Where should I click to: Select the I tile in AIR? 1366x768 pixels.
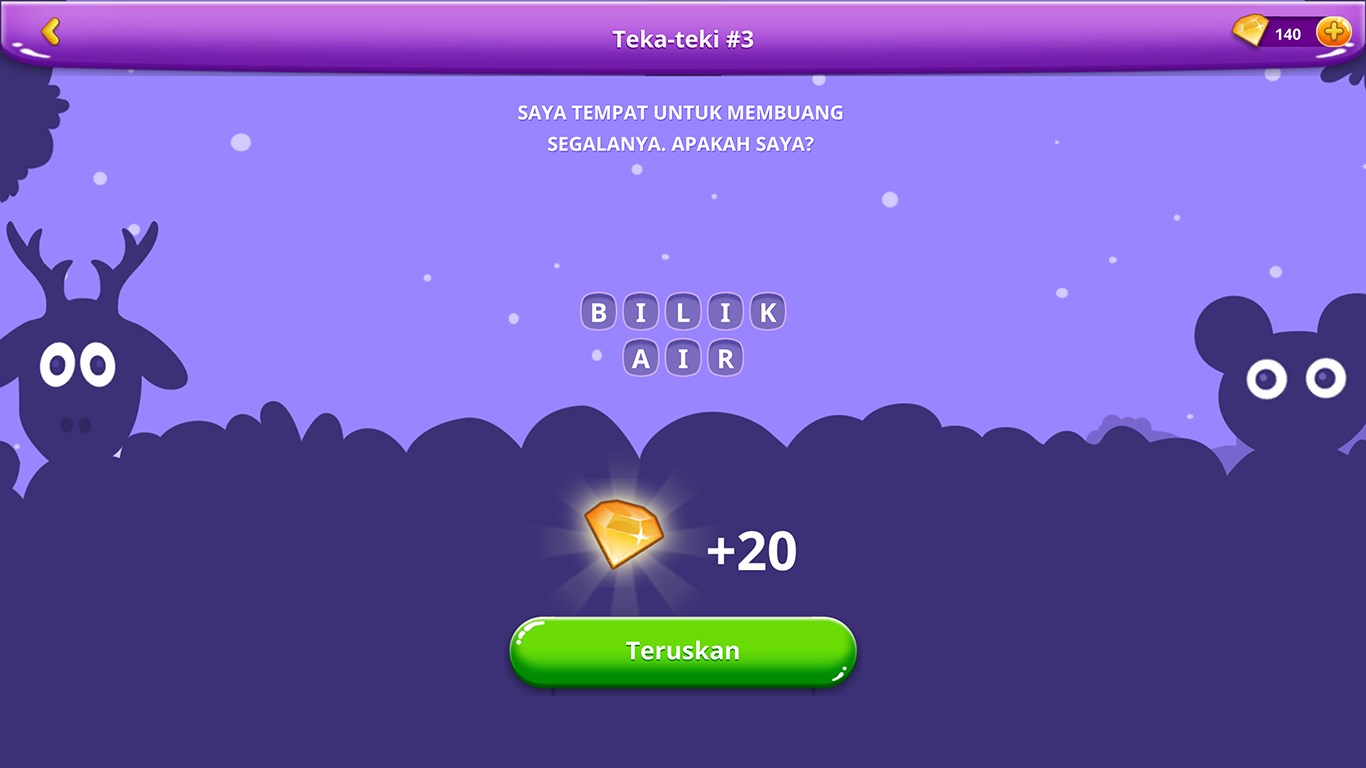pos(683,356)
